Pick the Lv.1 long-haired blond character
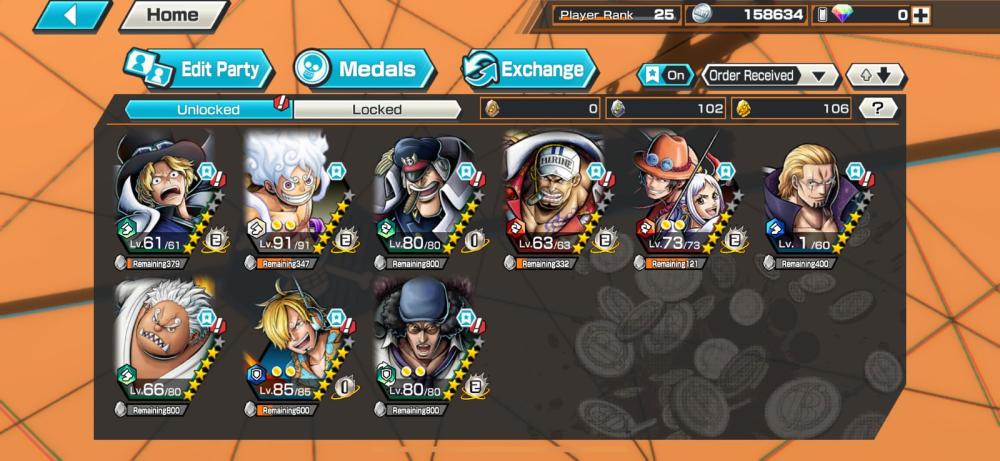The width and height of the screenshot is (1000, 461). click(x=812, y=197)
